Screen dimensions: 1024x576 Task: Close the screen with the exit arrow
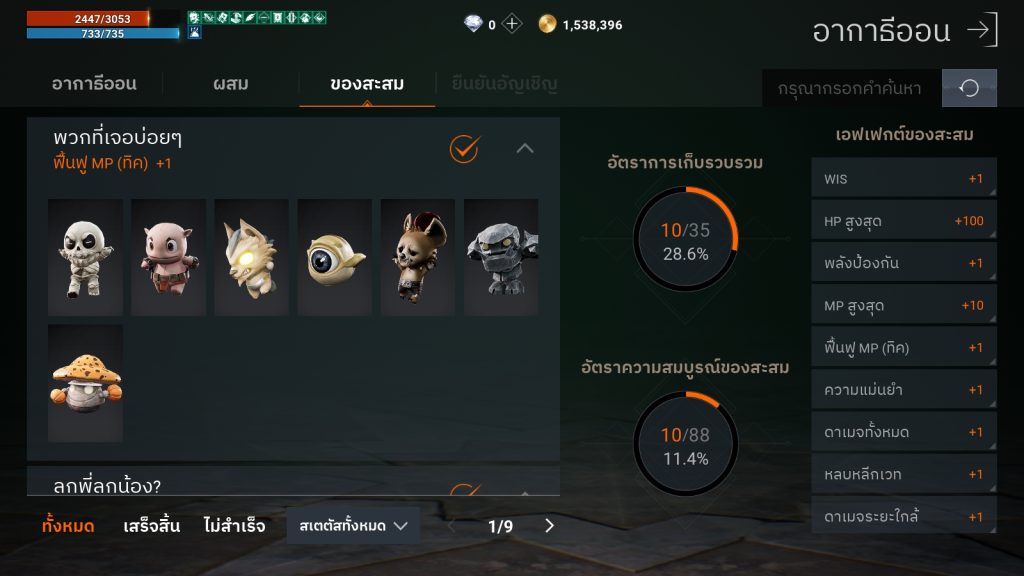coord(982,30)
